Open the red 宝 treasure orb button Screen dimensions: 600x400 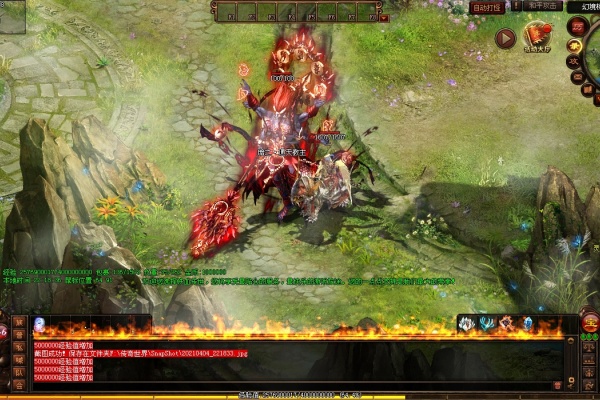(590, 322)
